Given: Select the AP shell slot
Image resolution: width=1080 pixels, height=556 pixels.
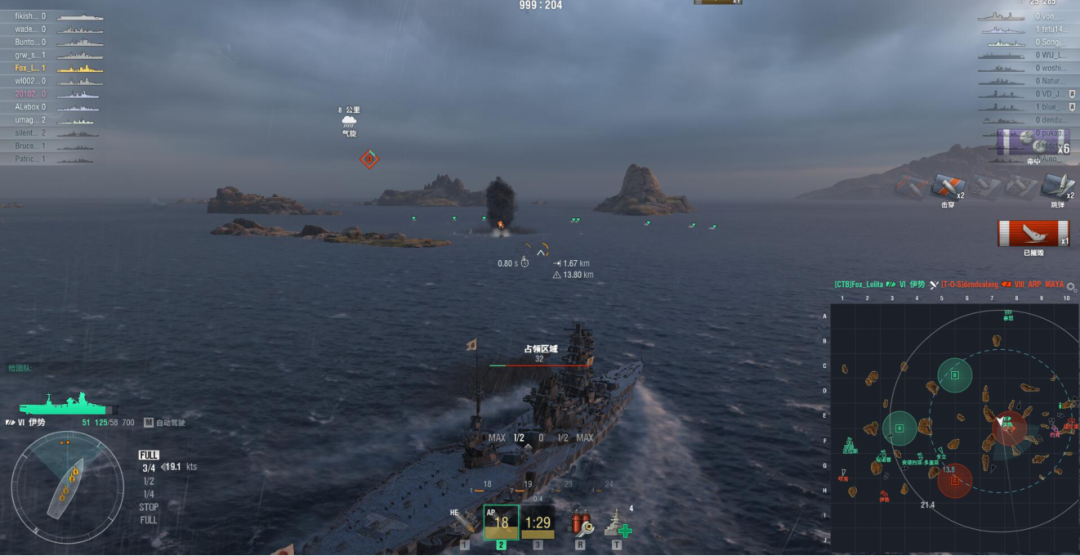Looking at the screenshot, I should (x=501, y=522).
